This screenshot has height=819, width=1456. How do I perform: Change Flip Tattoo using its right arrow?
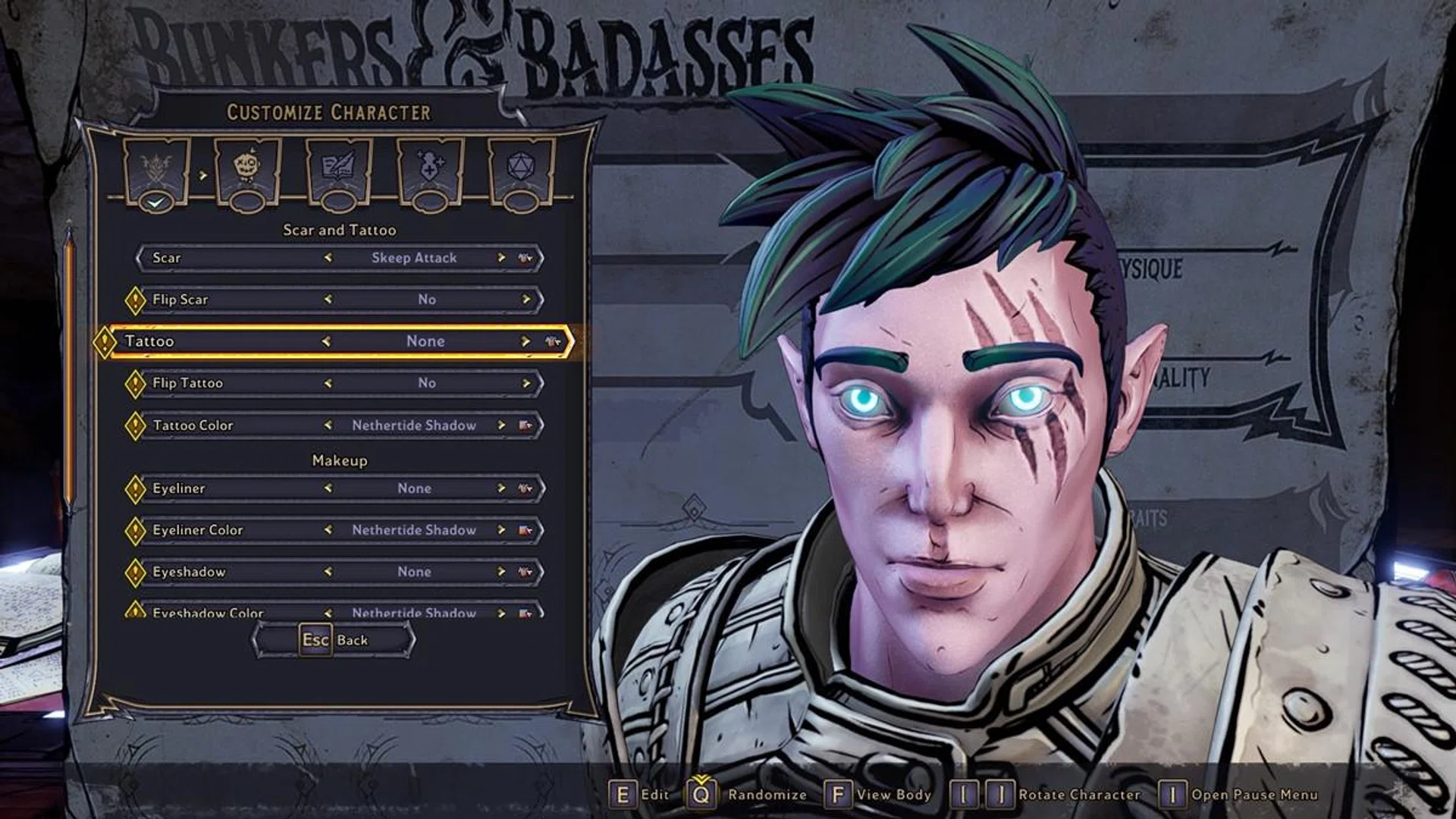526,383
